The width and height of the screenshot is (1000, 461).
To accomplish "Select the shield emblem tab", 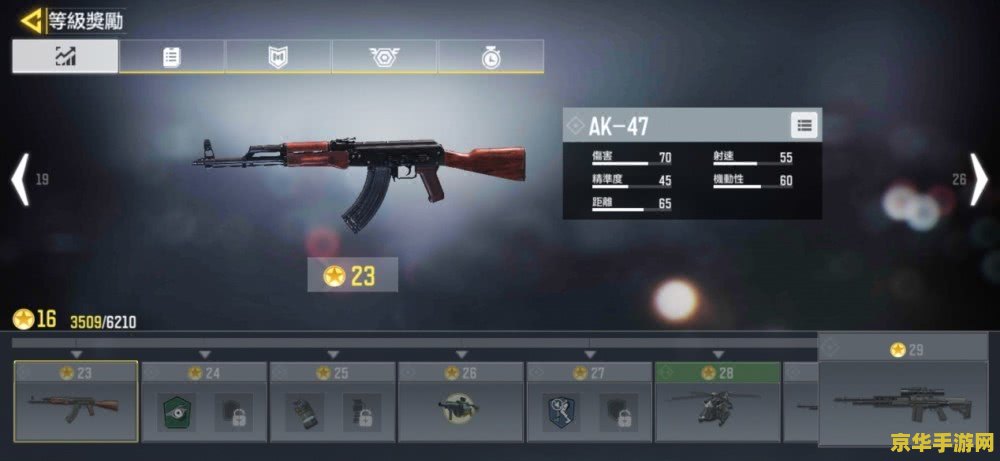I will [x=278, y=57].
